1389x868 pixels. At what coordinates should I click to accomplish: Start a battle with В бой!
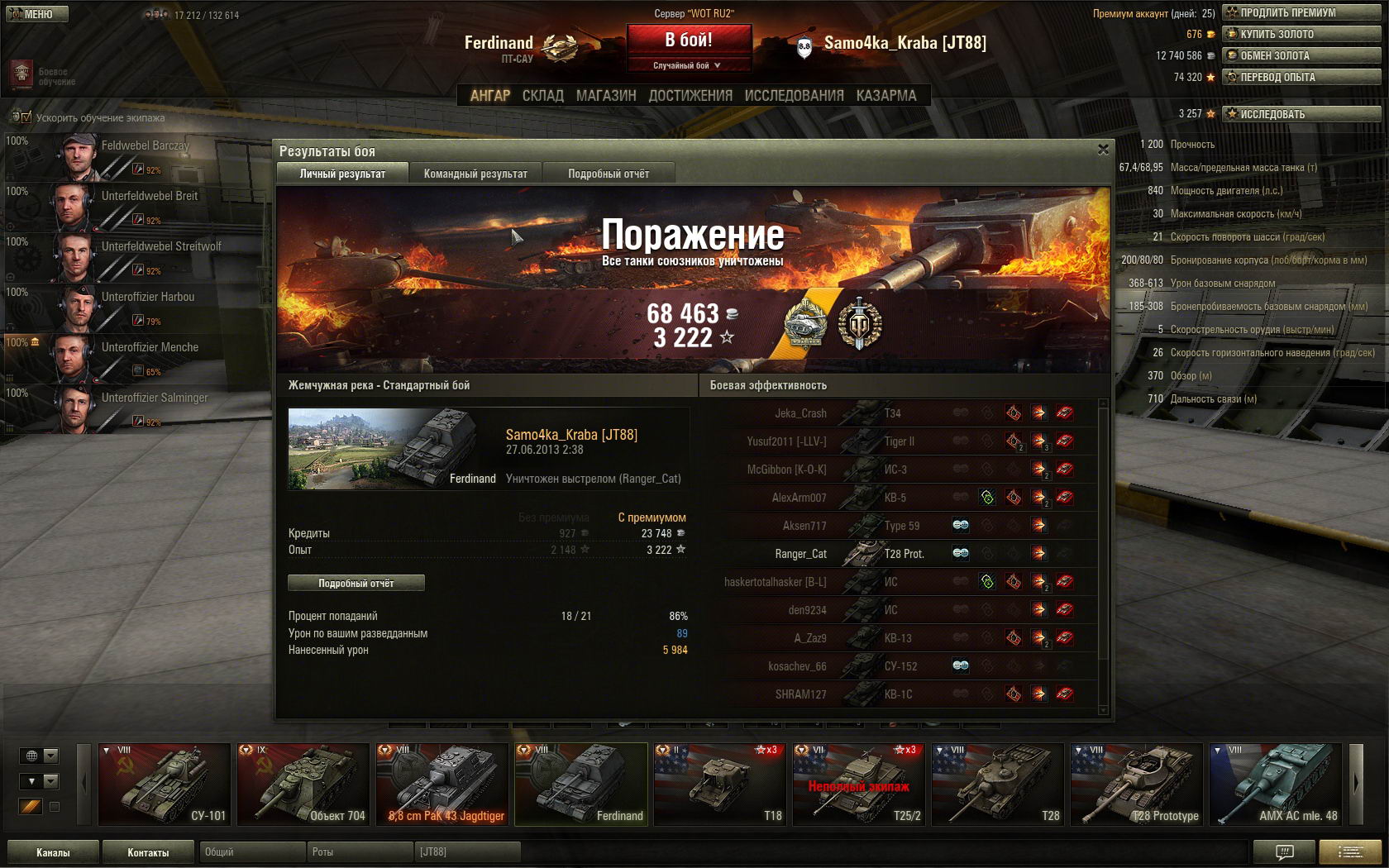click(x=689, y=40)
